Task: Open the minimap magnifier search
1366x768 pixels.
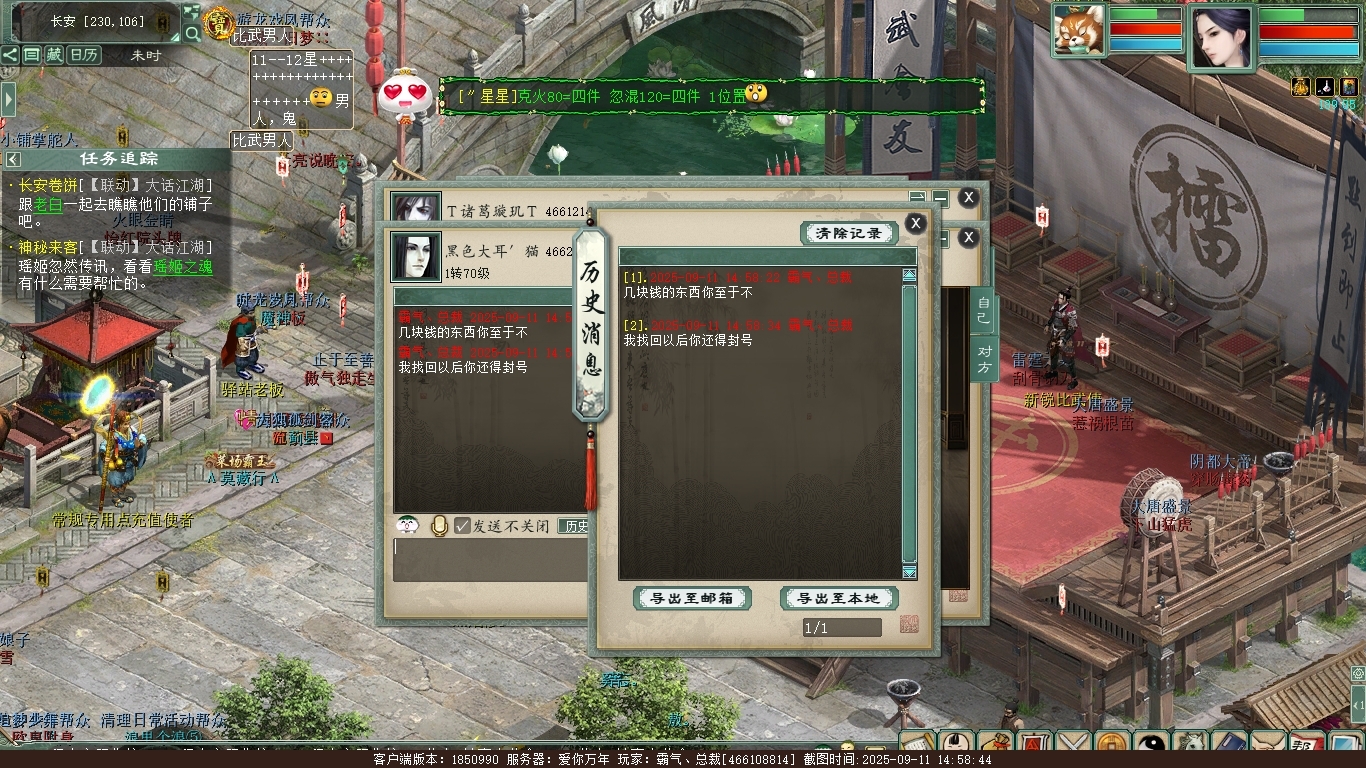Action: [x=192, y=34]
